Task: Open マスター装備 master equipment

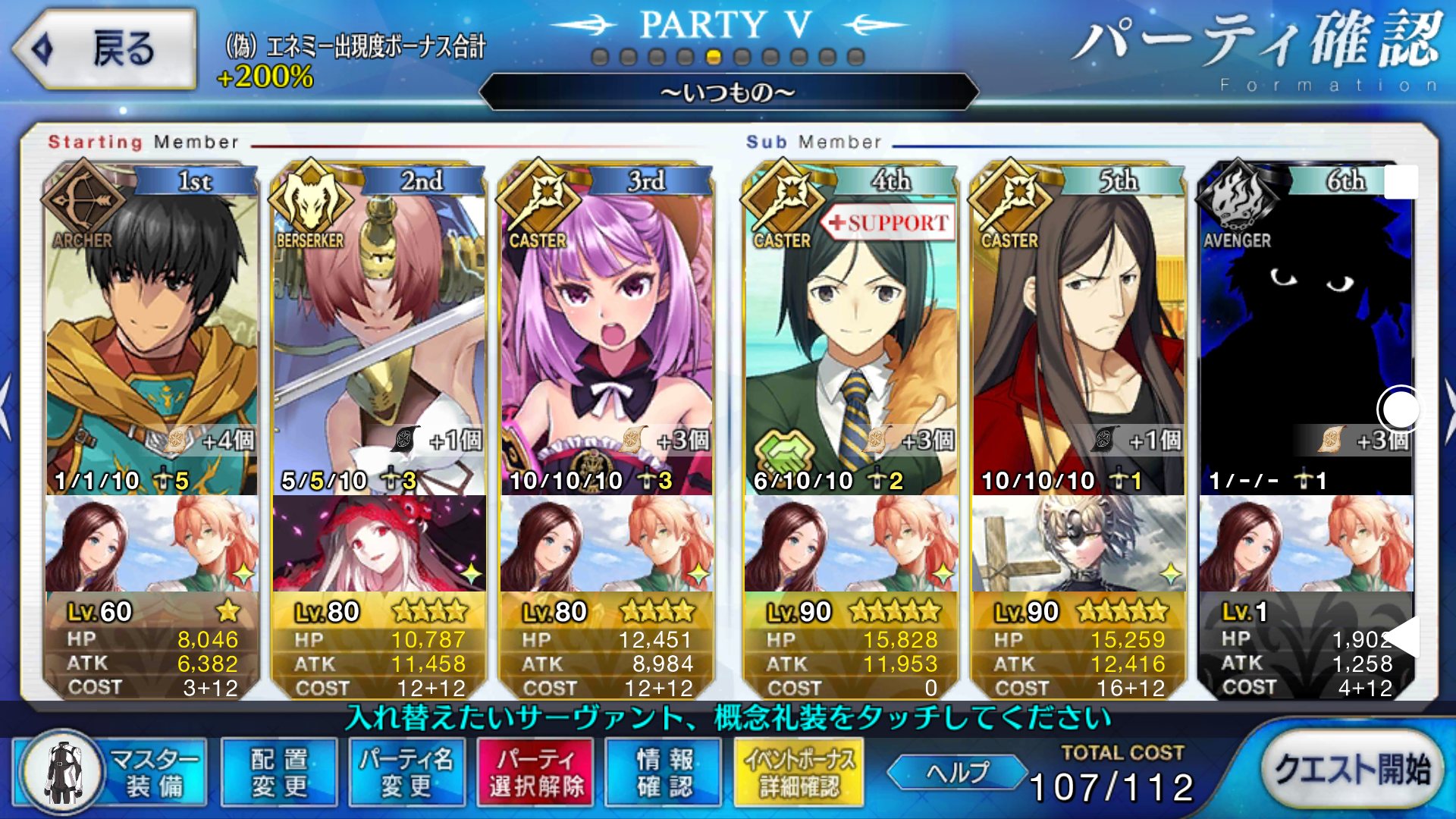Action: click(111, 773)
